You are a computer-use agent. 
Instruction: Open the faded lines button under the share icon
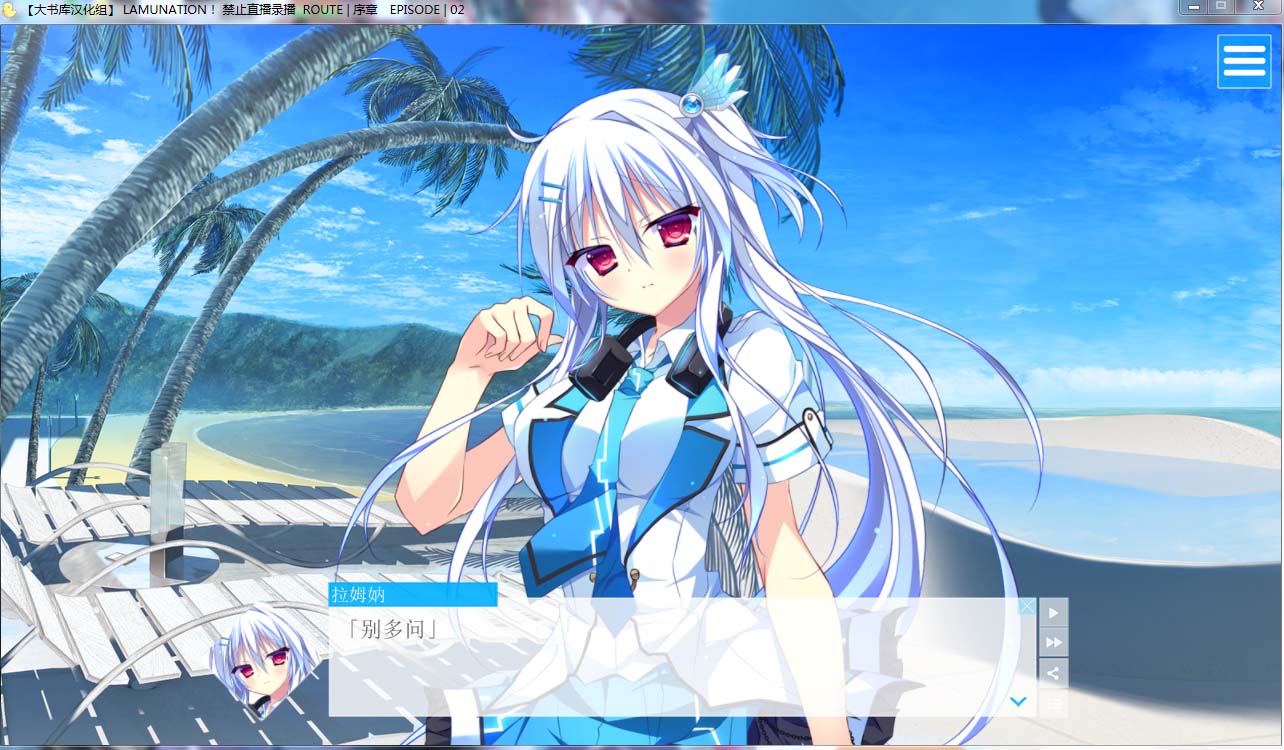tap(1053, 704)
